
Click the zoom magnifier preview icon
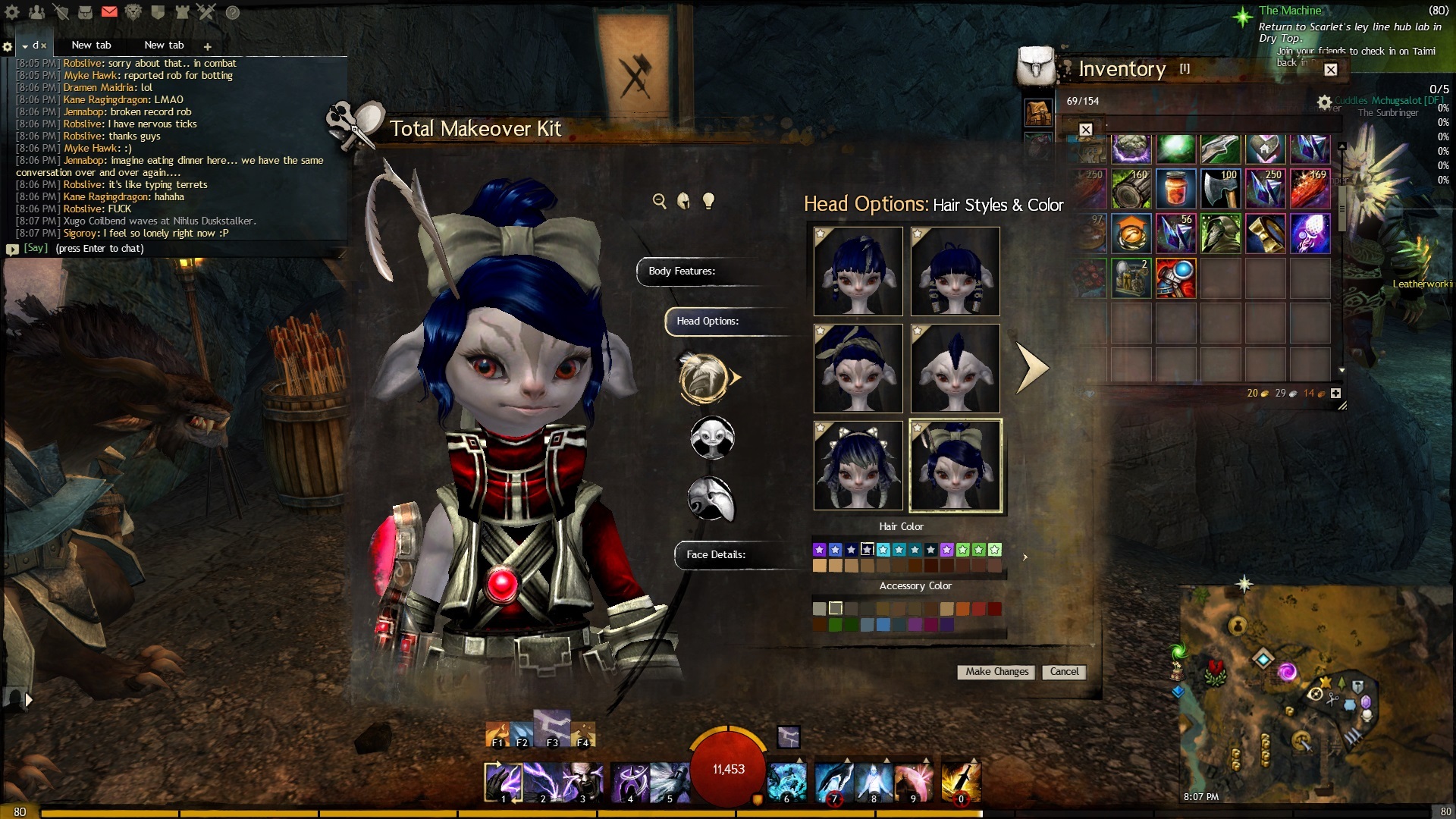click(x=659, y=201)
